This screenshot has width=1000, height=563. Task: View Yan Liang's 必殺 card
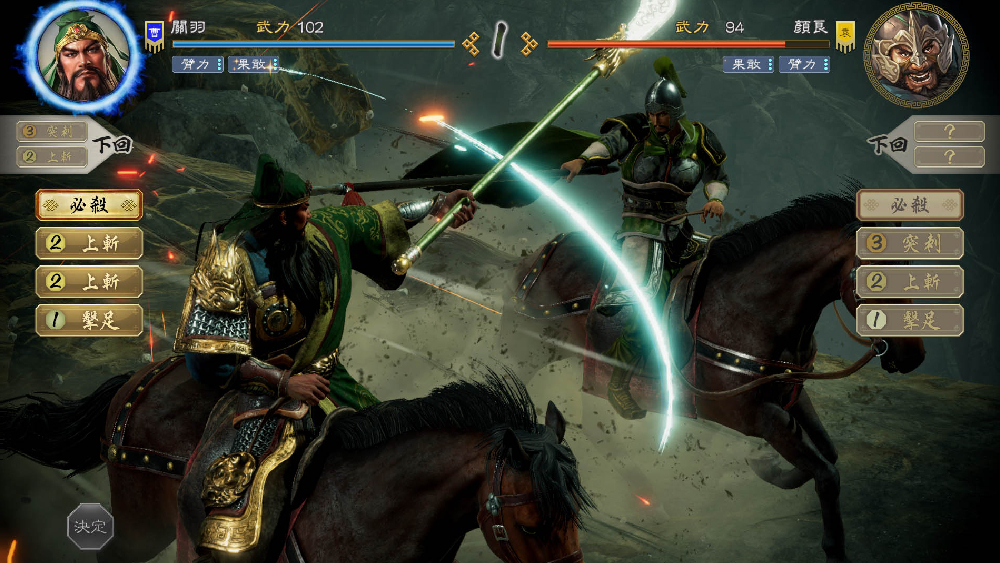pyautogui.click(x=910, y=205)
